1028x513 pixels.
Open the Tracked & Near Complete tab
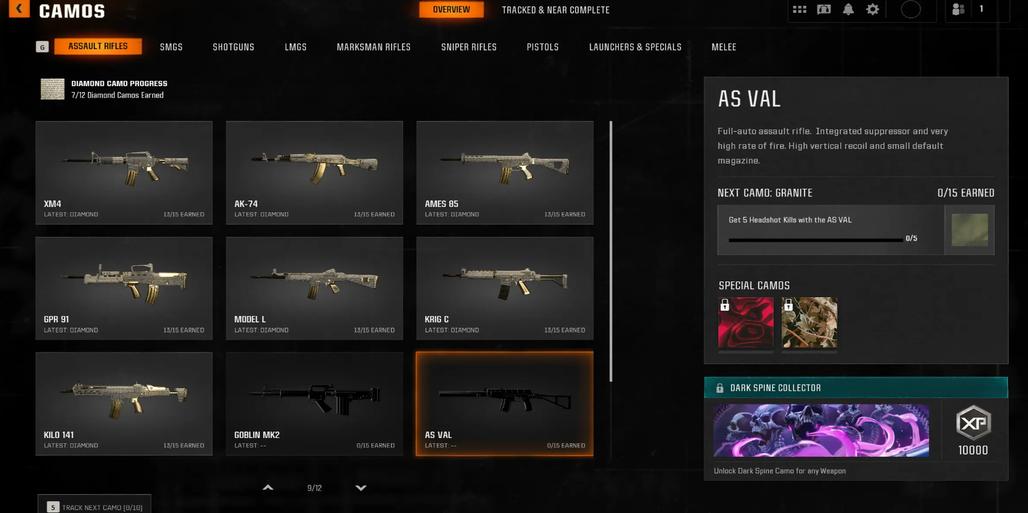[555, 10]
